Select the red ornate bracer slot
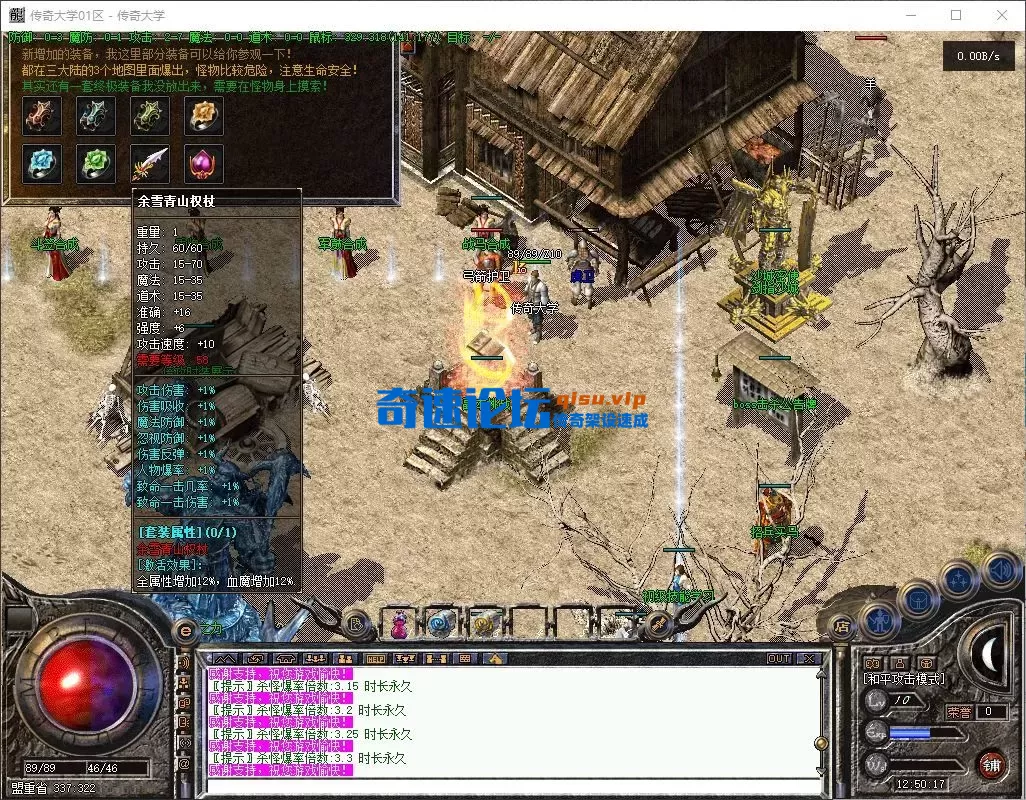 click(43, 116)
